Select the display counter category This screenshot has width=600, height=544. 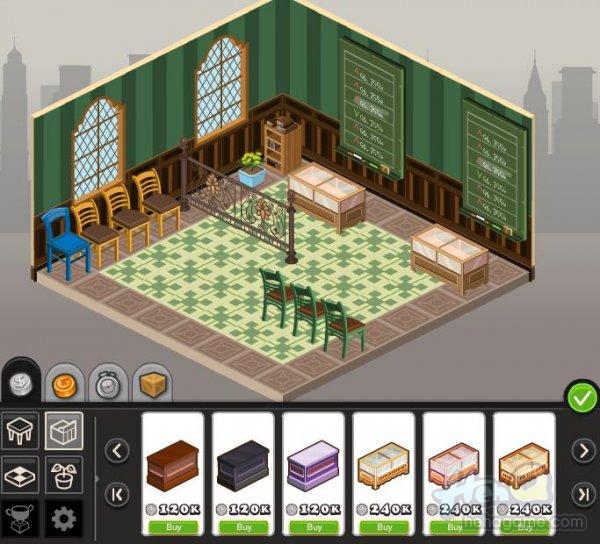point(64,432)
